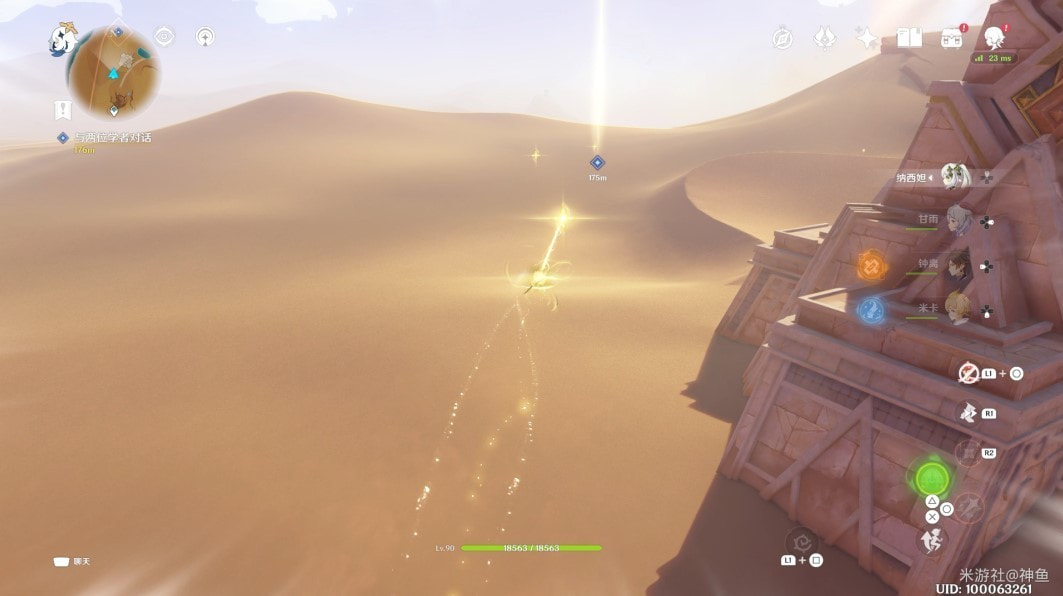Activate the green Dendro elemental skill button
Screen dimensions: 1063x596
tap(932, 478)
